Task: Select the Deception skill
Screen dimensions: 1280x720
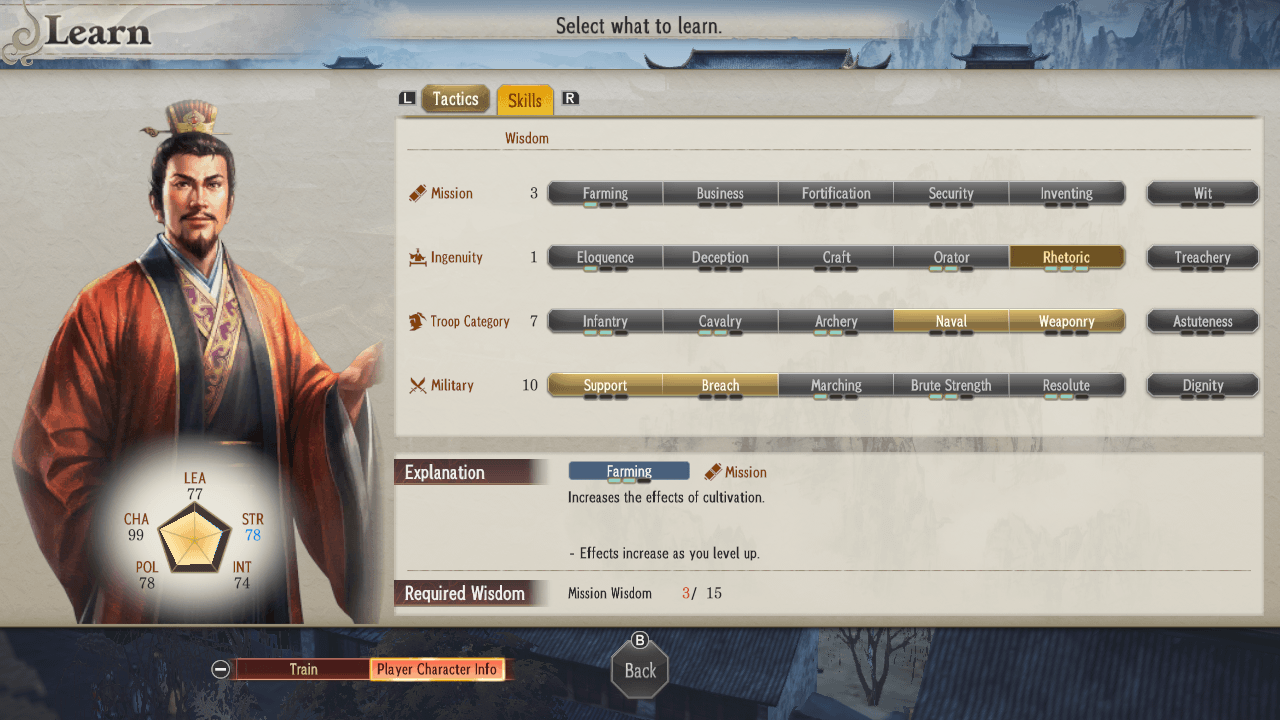Action: click(720, 257)
